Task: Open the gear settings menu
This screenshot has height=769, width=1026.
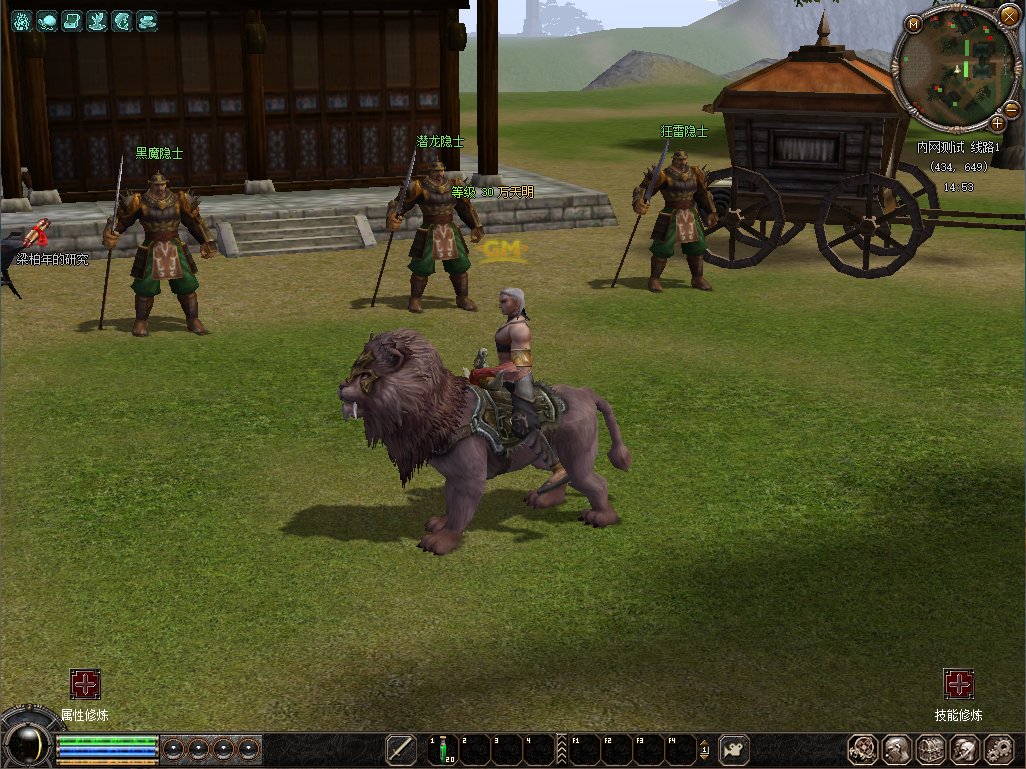Action: point(999,749)
